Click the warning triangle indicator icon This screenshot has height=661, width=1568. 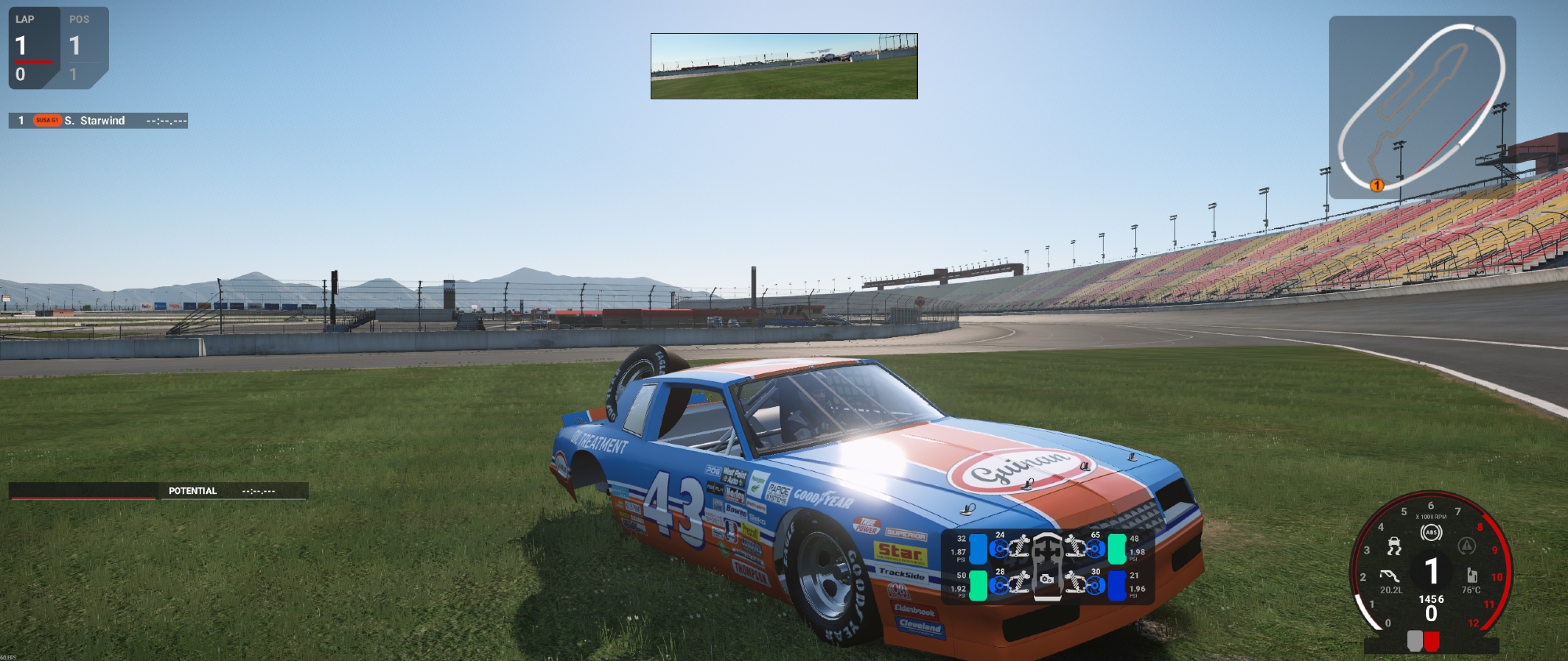point(1466,546)
